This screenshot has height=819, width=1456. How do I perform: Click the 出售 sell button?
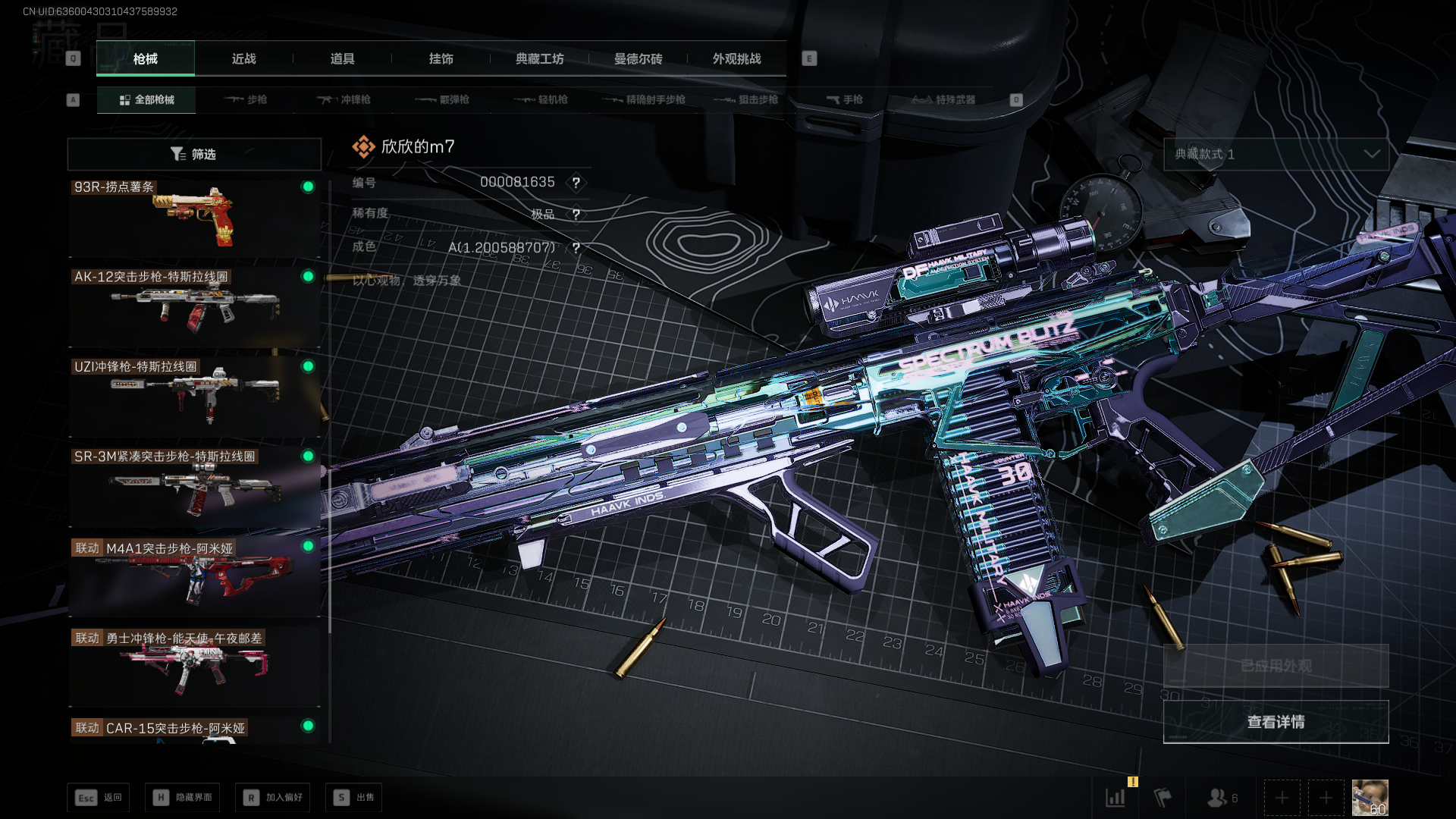click(x=354, y=798)
